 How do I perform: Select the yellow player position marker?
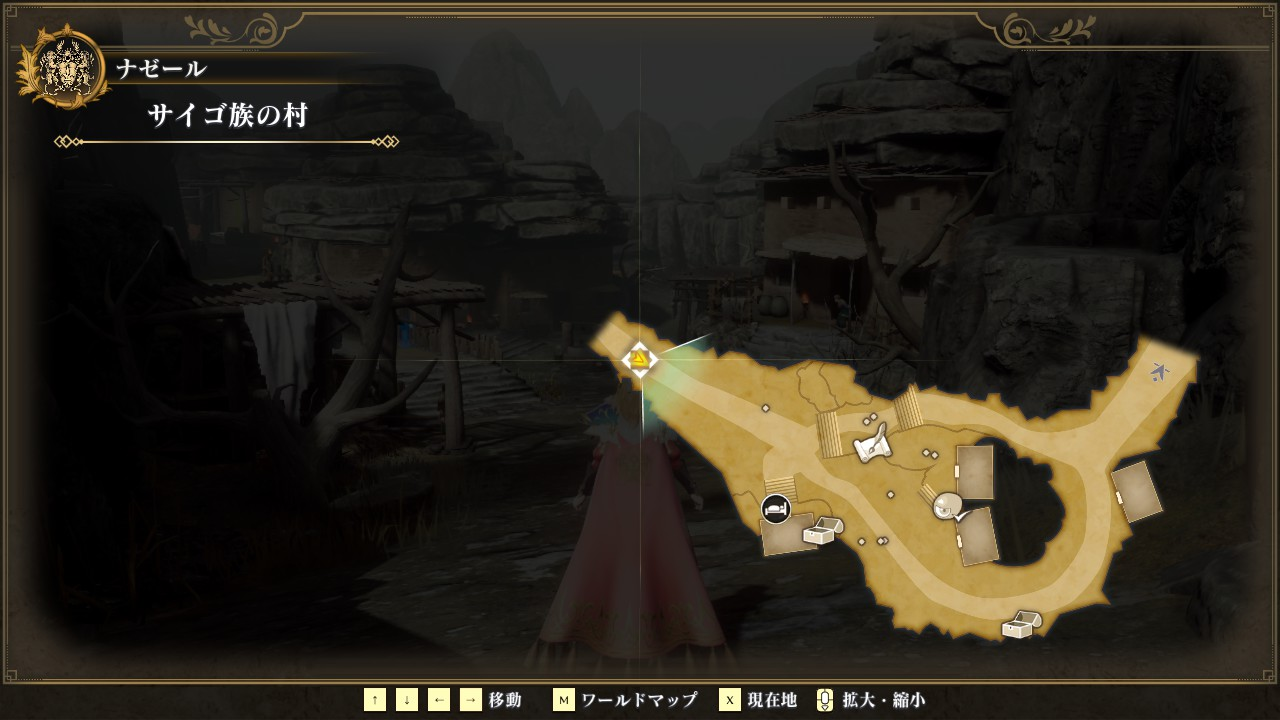point(639,359)
